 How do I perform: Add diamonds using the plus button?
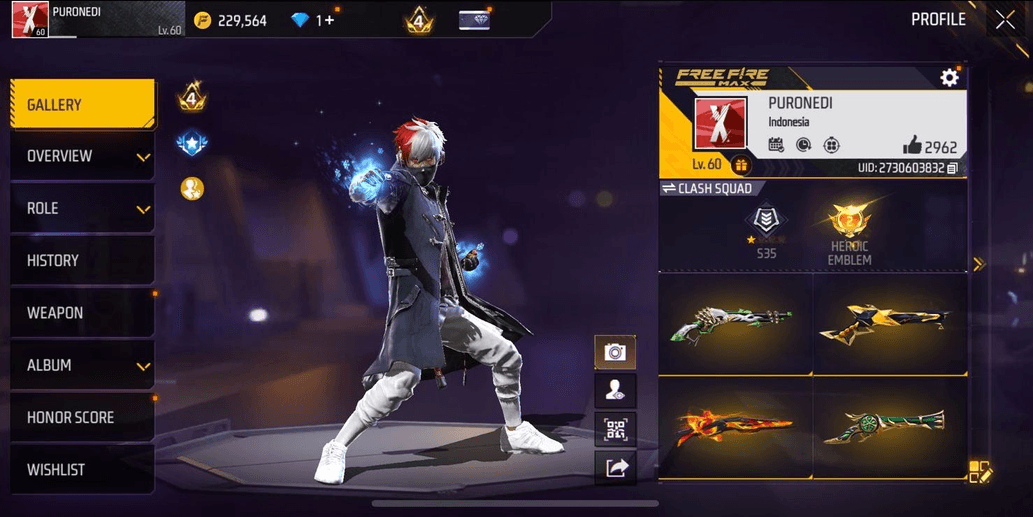pyautogui.click(x=327, y=20)
